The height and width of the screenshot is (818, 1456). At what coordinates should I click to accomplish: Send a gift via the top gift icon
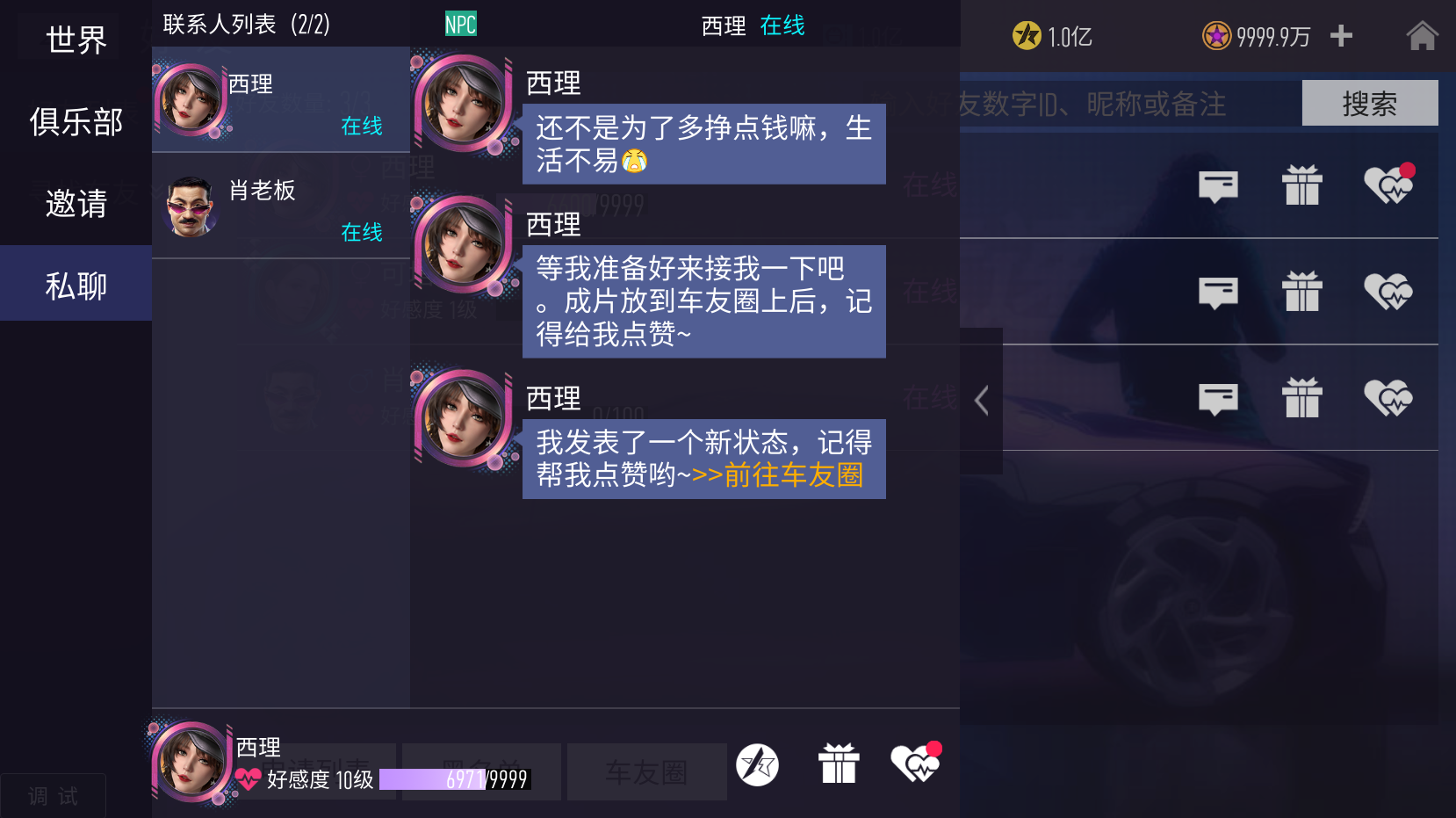(x=1302, y=186)
